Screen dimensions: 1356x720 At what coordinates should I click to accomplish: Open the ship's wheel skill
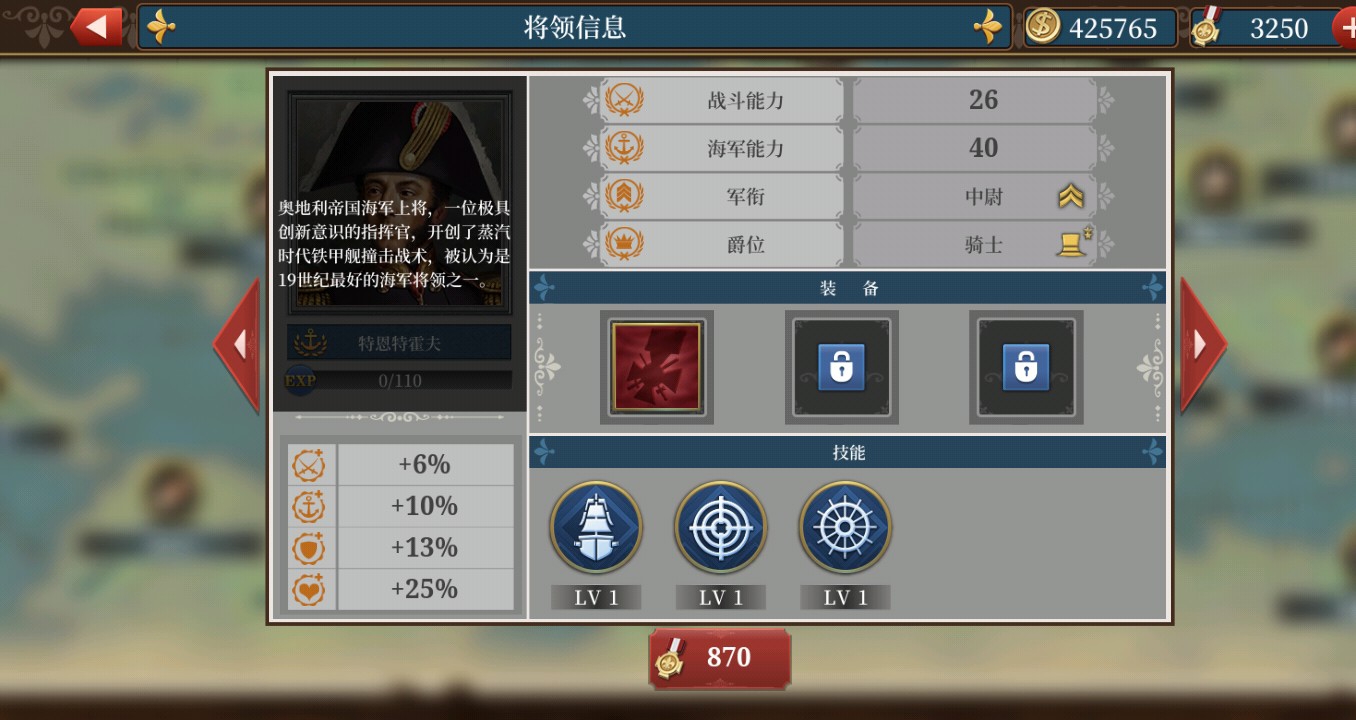tap(845, 528)
